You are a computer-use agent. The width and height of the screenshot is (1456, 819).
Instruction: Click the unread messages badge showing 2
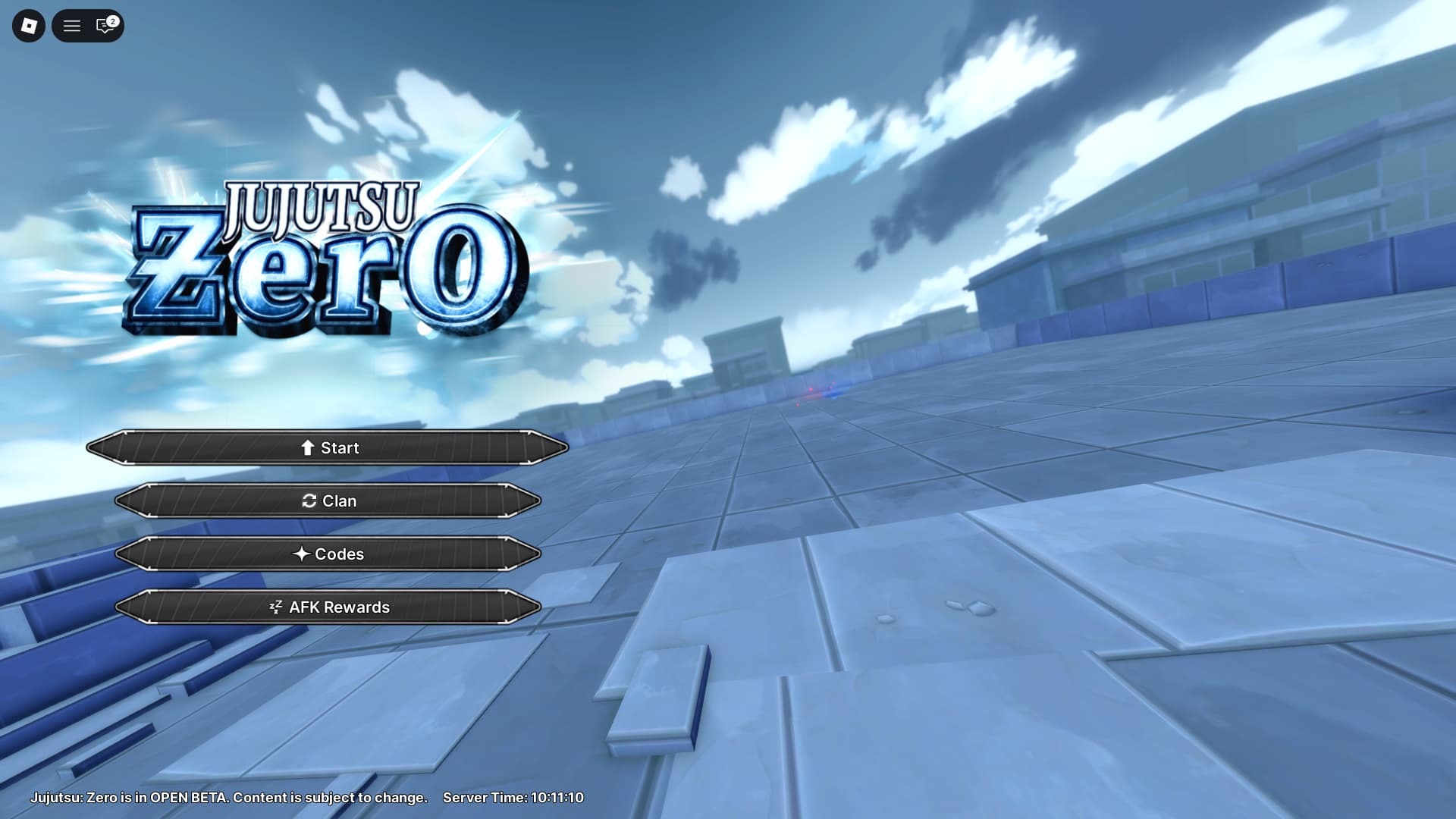tap(112, 20)
